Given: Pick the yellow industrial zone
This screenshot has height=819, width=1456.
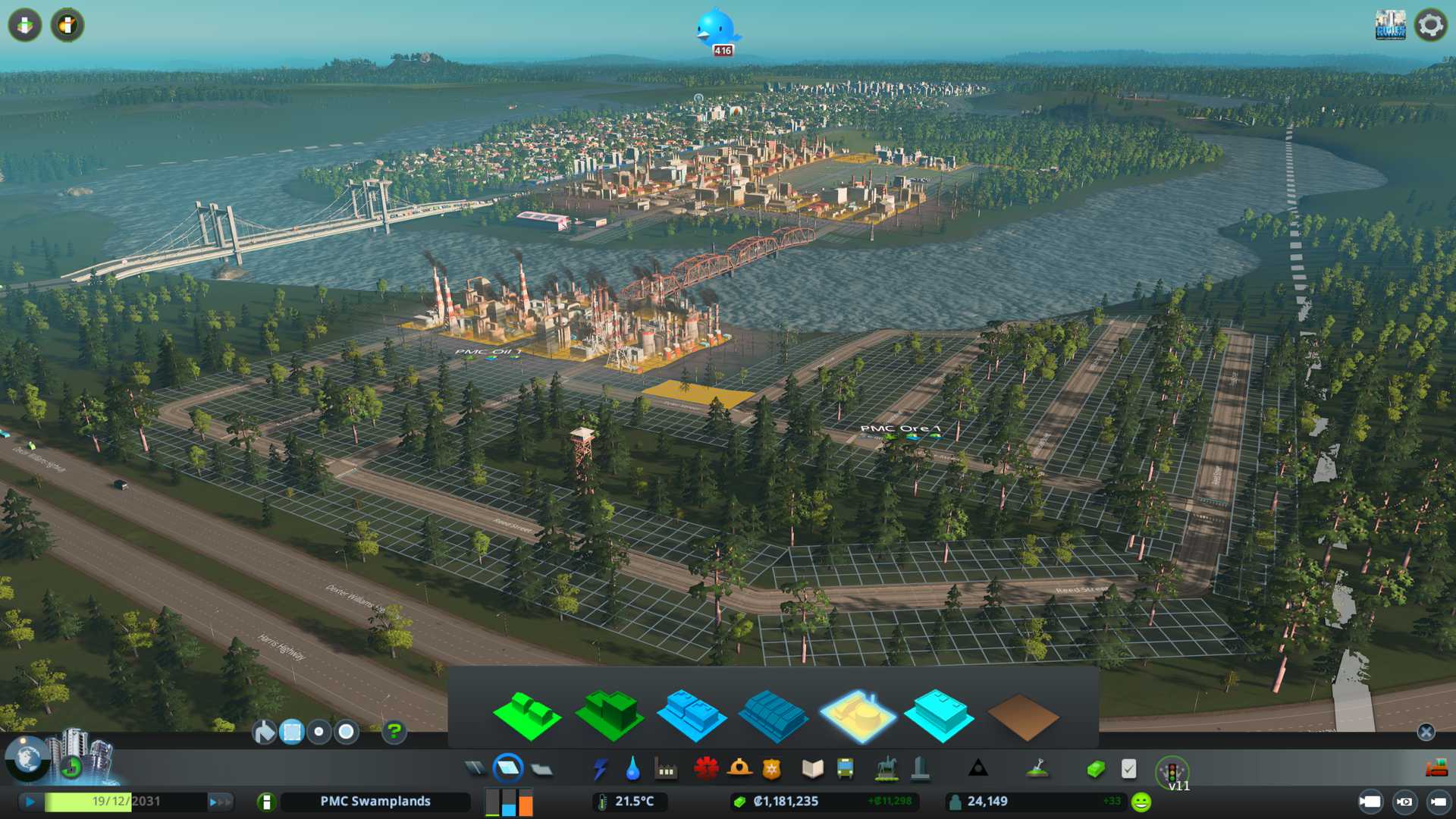Looking at the screenshot, I should (857, 715).
